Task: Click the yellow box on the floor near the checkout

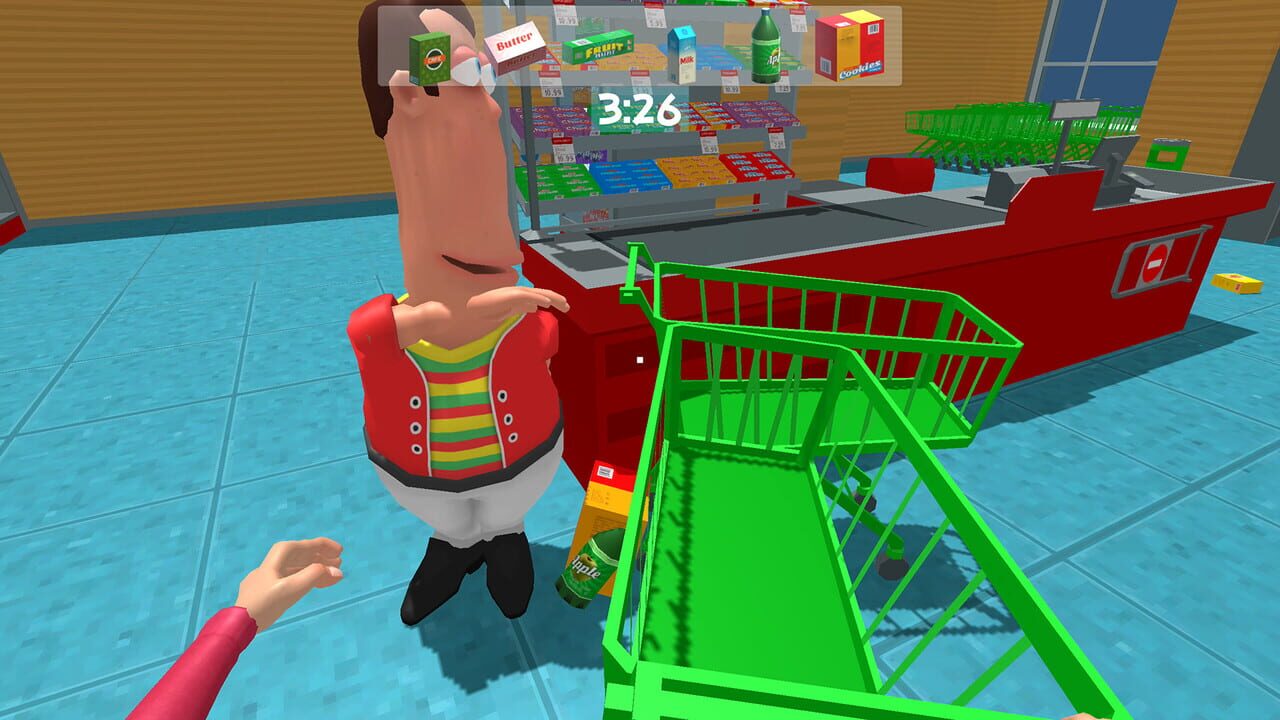Action: pyautogui.click(x=1237, y=283)
